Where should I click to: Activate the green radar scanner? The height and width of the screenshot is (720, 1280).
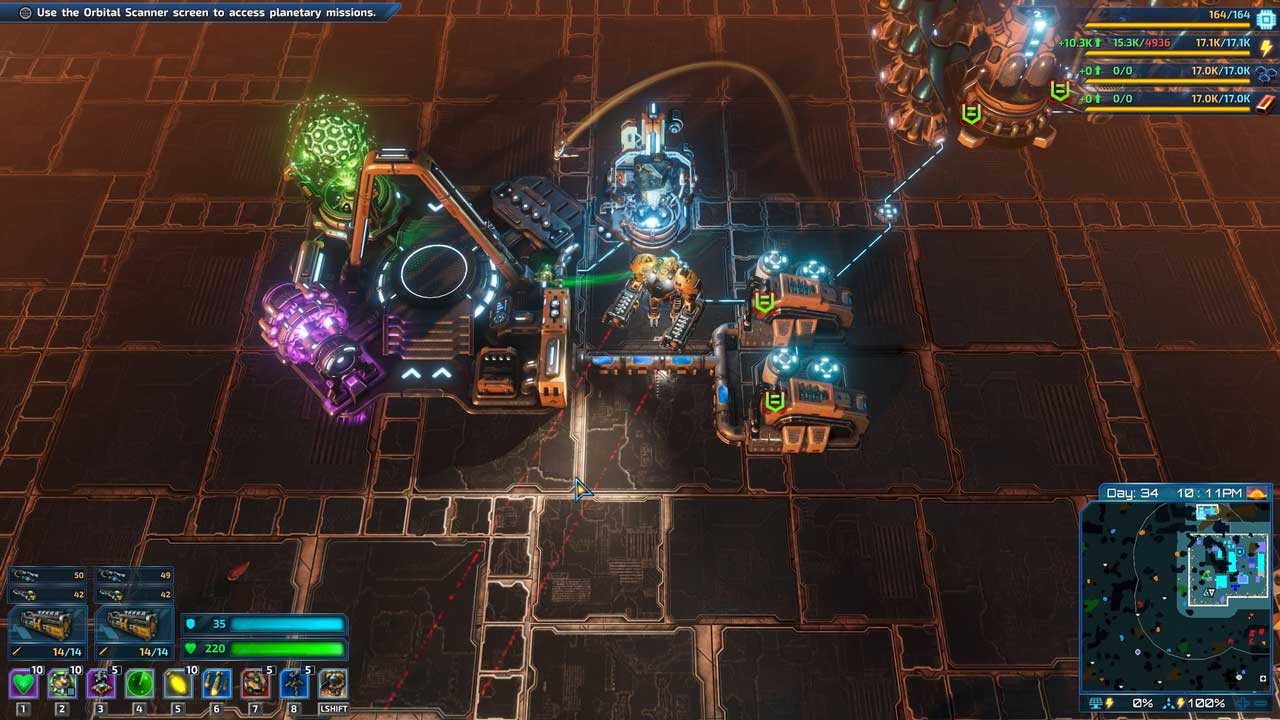point(140,684)
